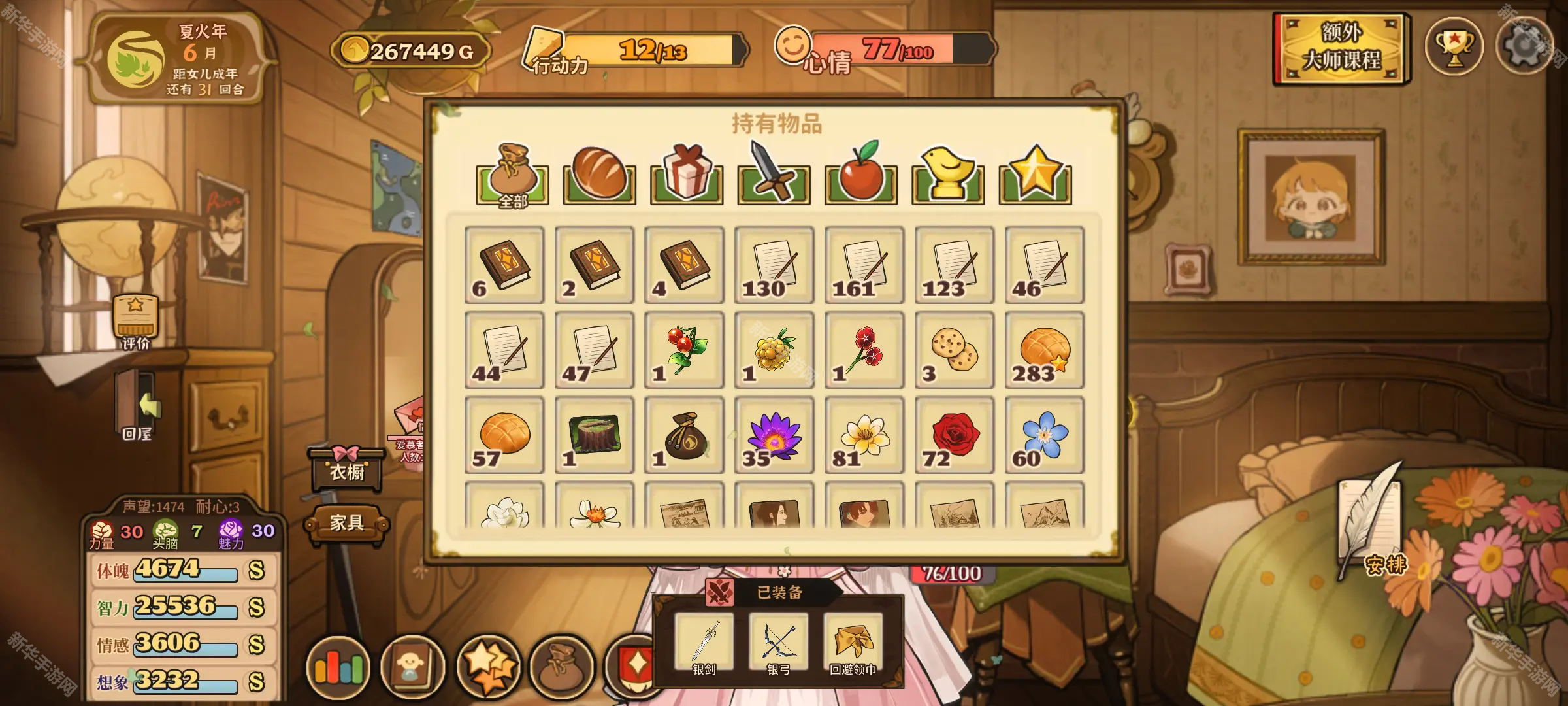Open the 安排 schedule quill
The width and height of the screenshot is (1568, 706).
(1371, 523)
